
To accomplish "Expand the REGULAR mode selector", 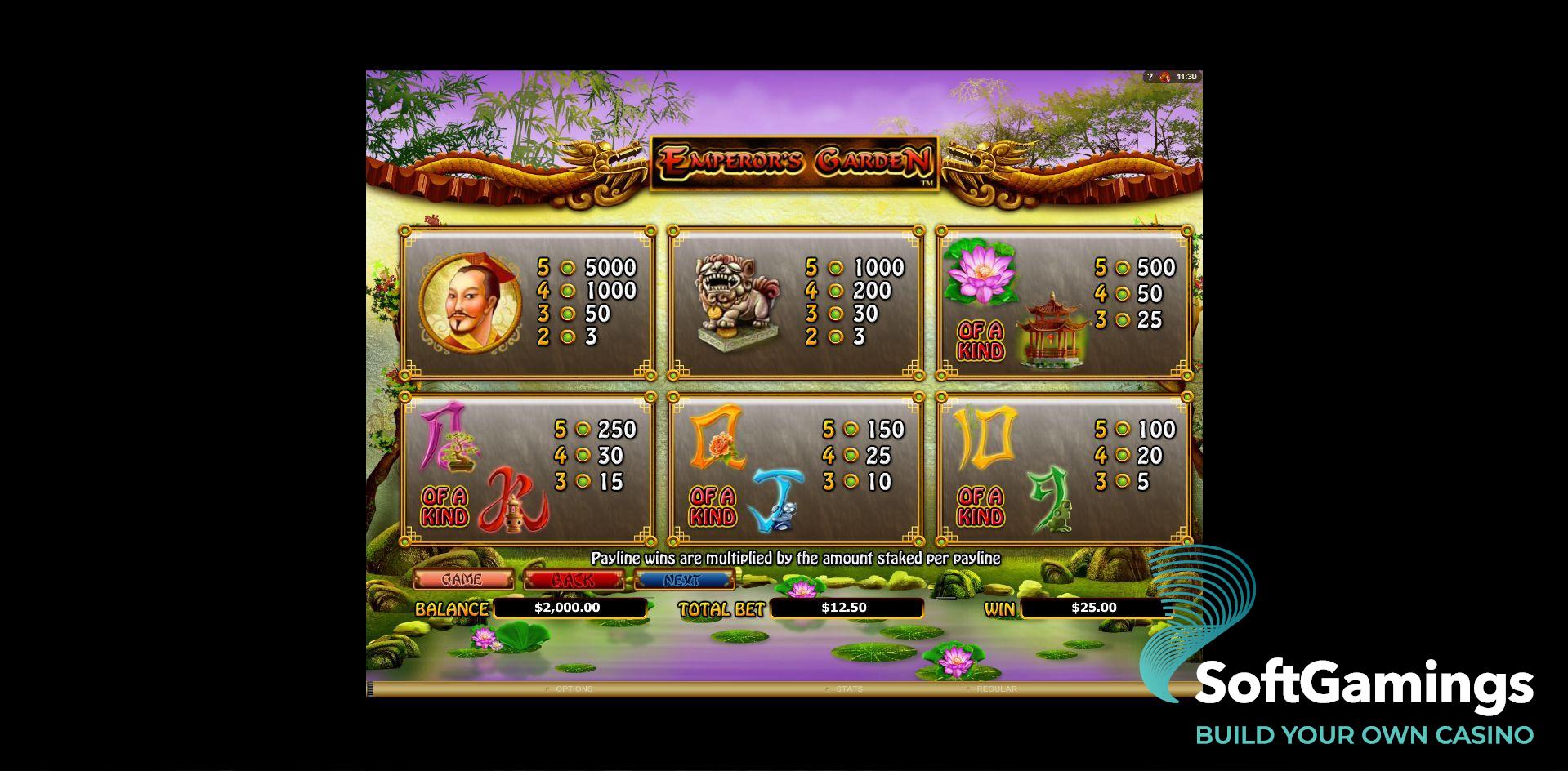I will pos(996,689).
